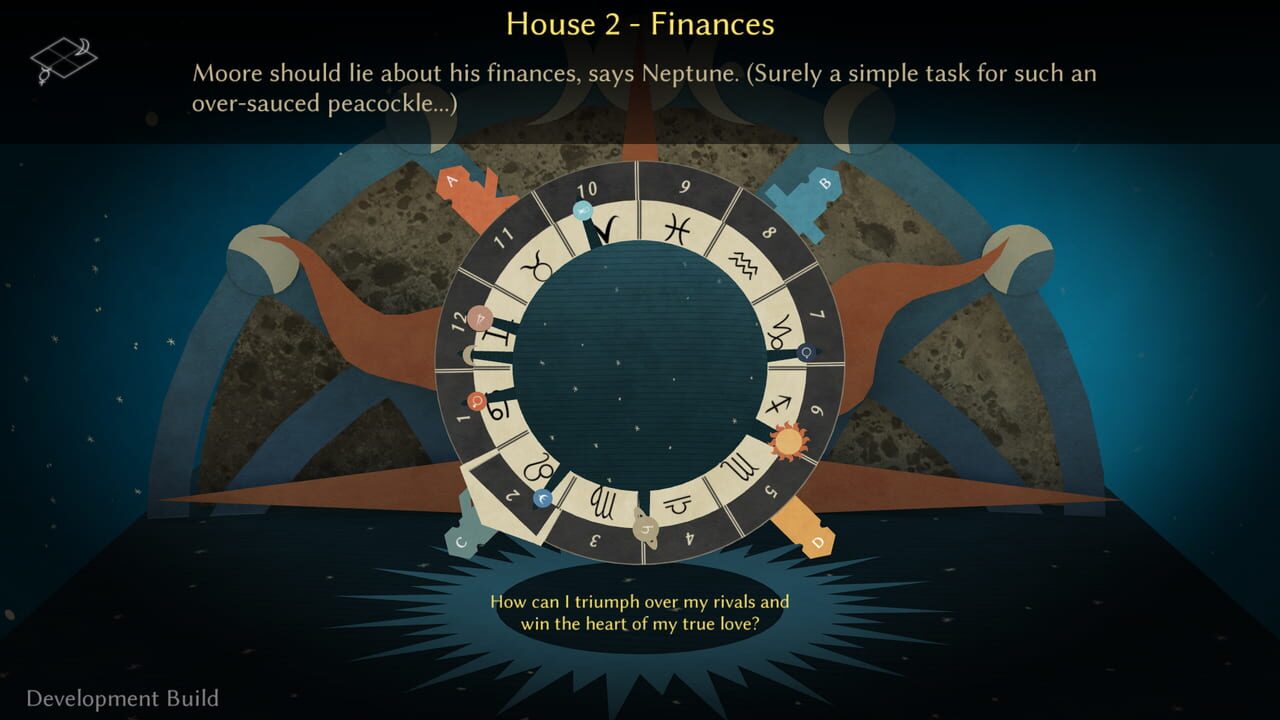Click the Mercury token near house 10
1280x720 pixels.
[x=582, y=207]
